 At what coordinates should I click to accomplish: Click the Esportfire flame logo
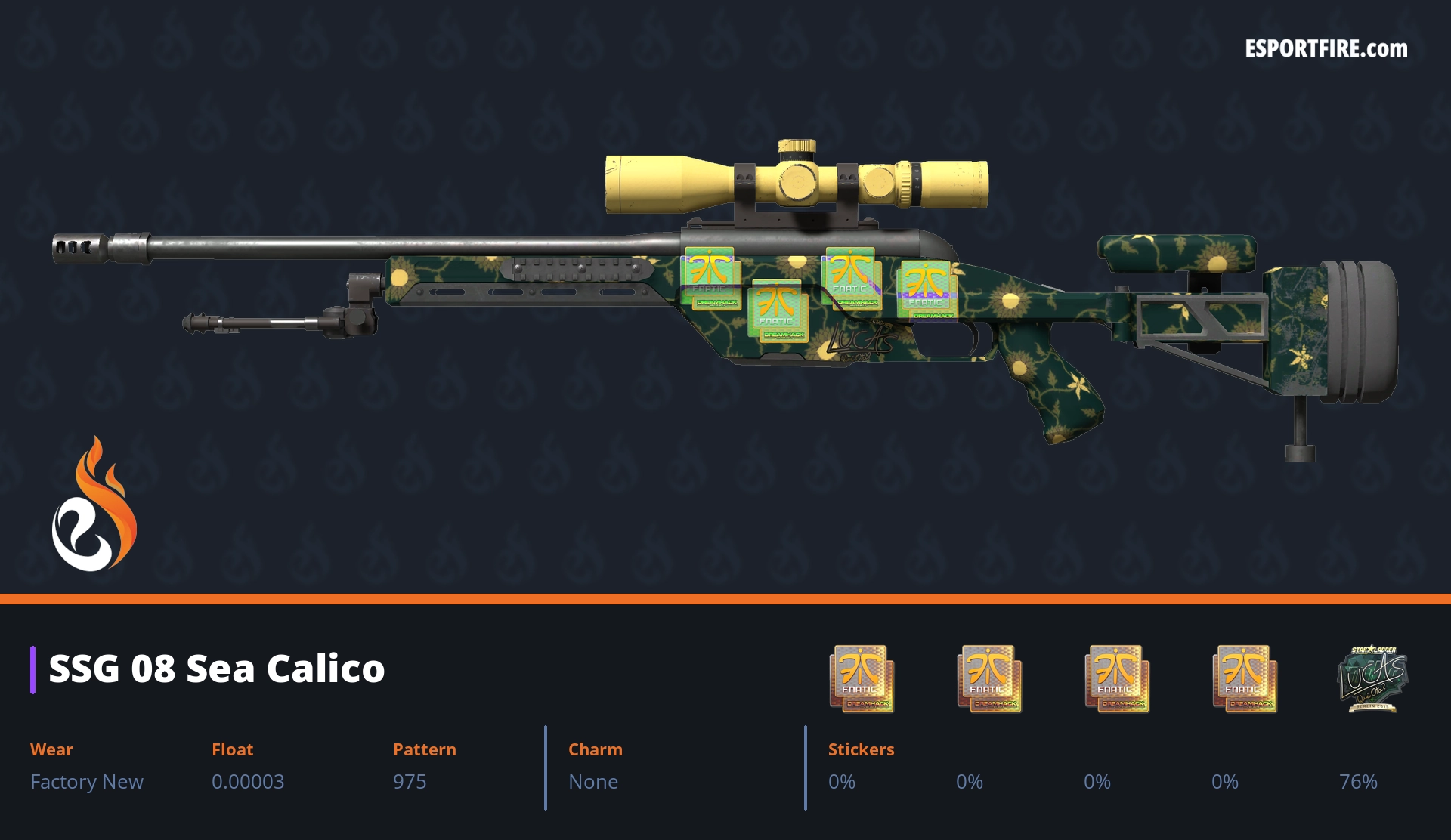pos(94,505)
